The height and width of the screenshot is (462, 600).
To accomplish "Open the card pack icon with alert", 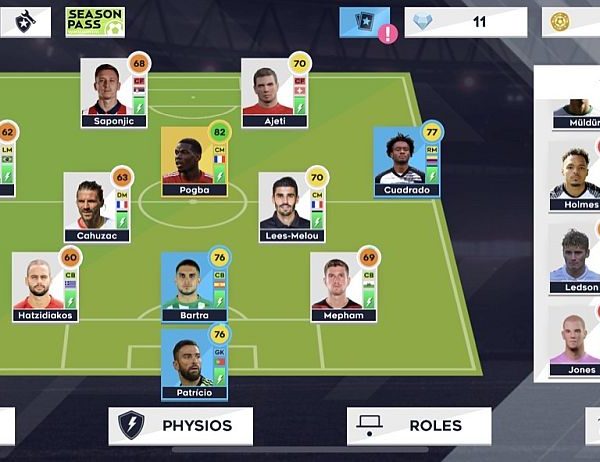I will (365, 22).
